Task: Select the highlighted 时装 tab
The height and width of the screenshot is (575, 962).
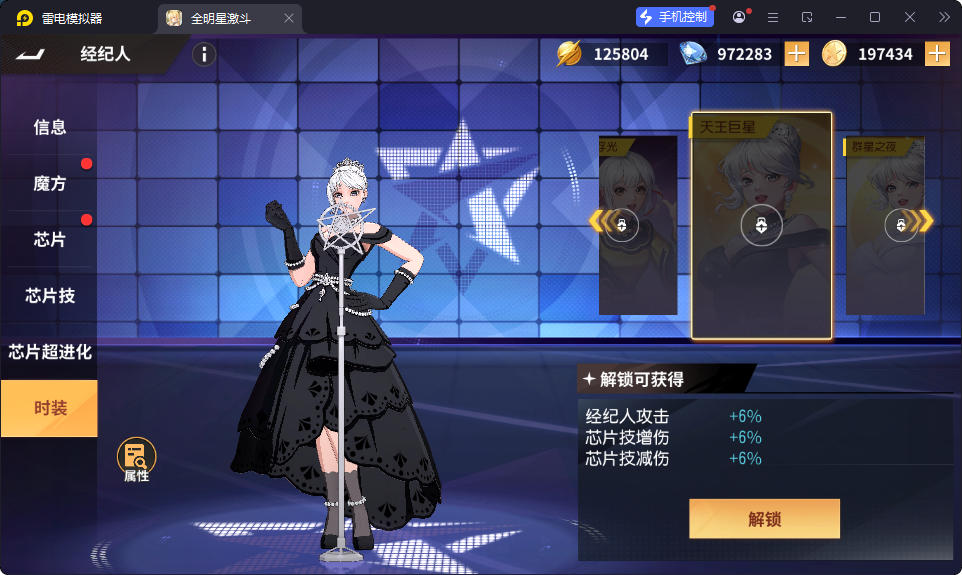Action: [49, 408]
